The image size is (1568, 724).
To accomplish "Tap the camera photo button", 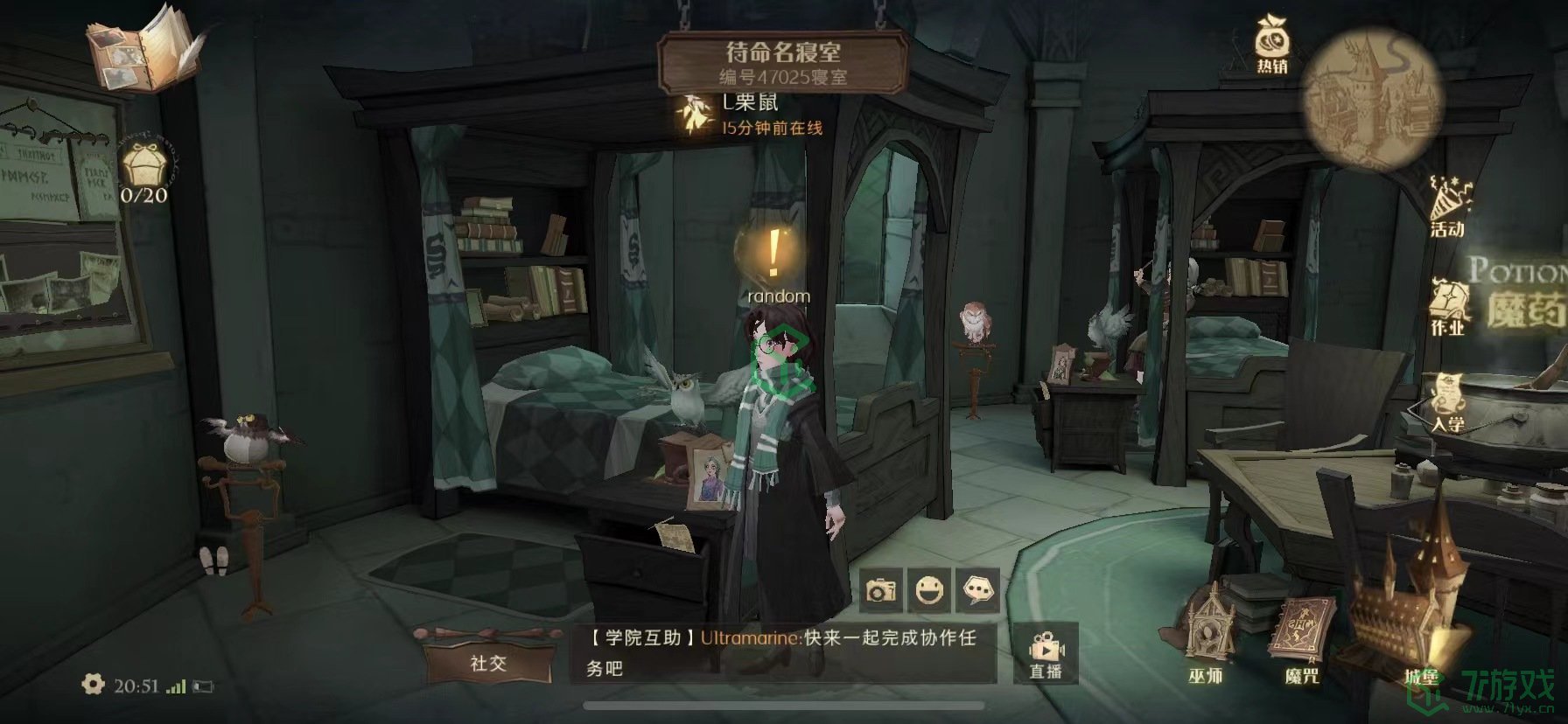I will pyautogui.click(x=881, y=591).
